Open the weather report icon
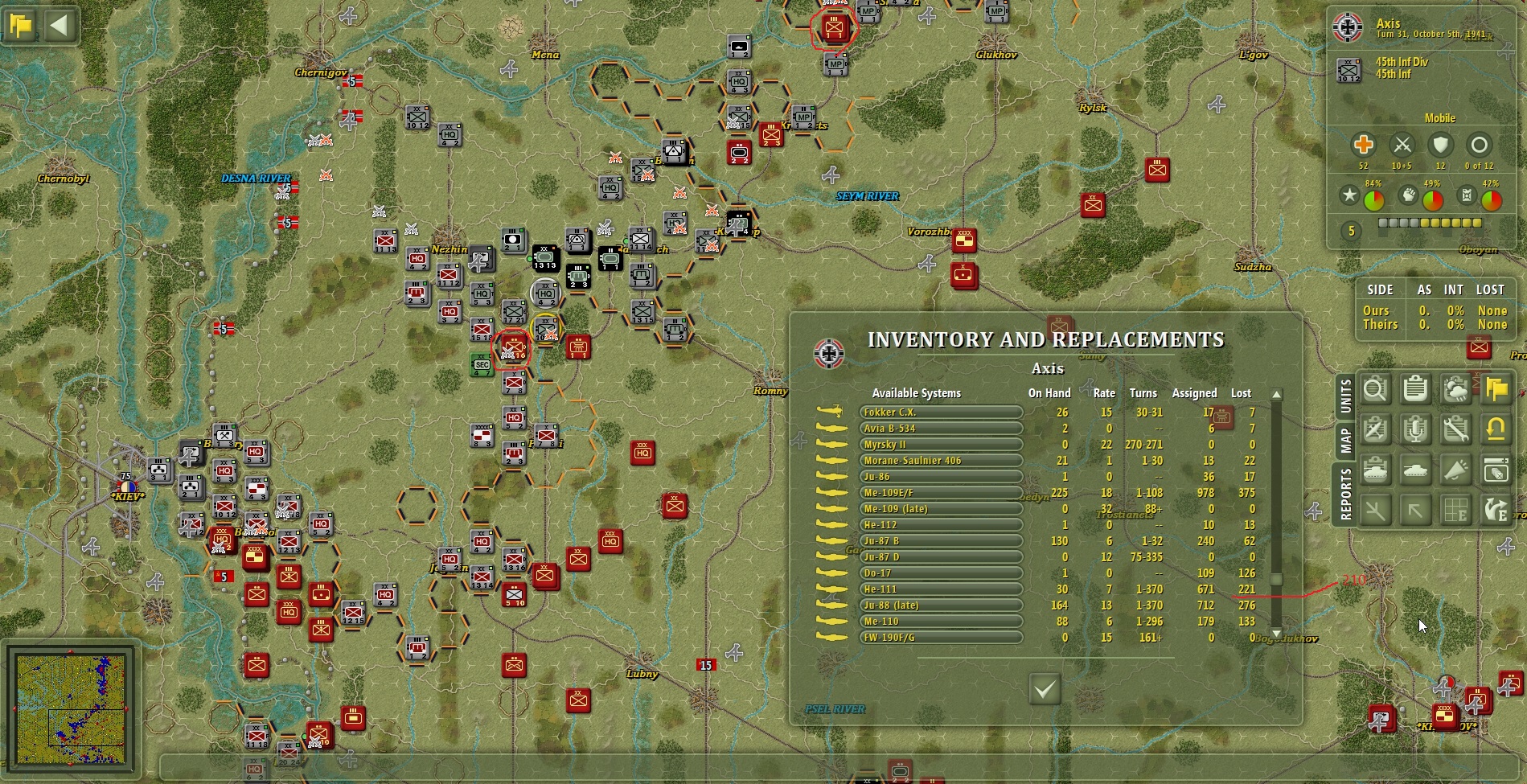Image resolution: width=1527 pixels, height=784 pixels. tap(1455, 390)
